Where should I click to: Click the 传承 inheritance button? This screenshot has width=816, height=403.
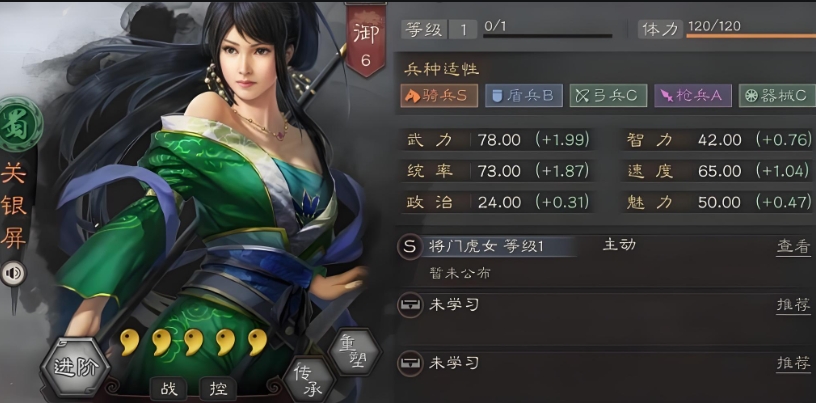pos(306,375)
